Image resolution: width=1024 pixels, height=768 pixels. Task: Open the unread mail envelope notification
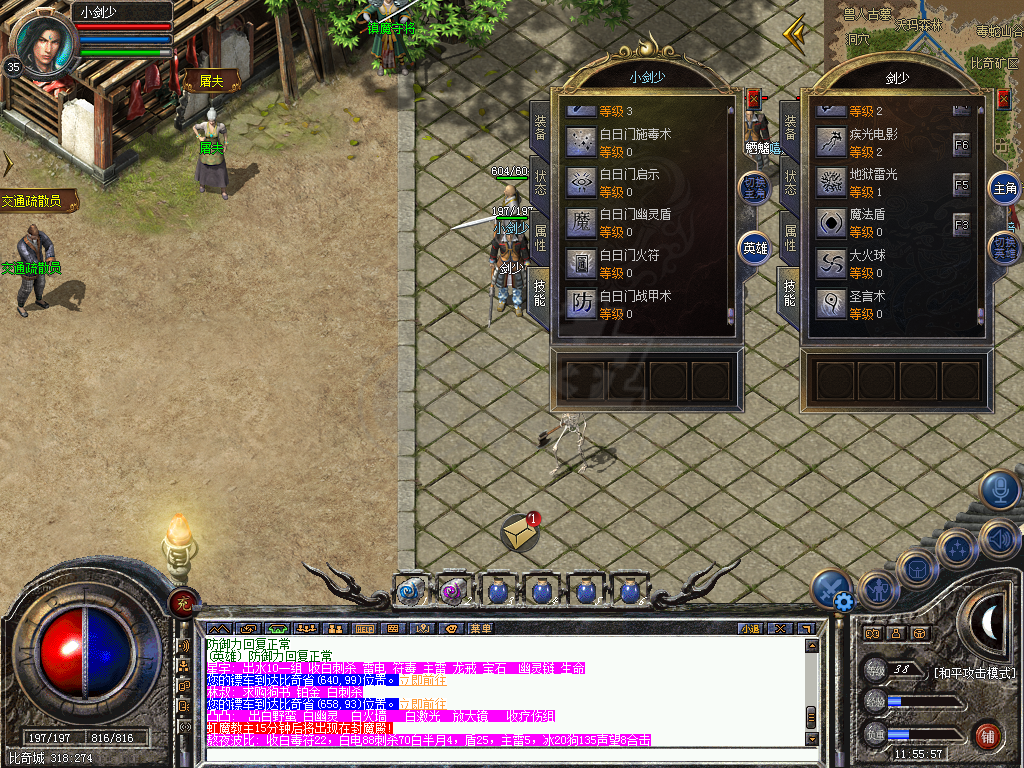tap(520, 532)
